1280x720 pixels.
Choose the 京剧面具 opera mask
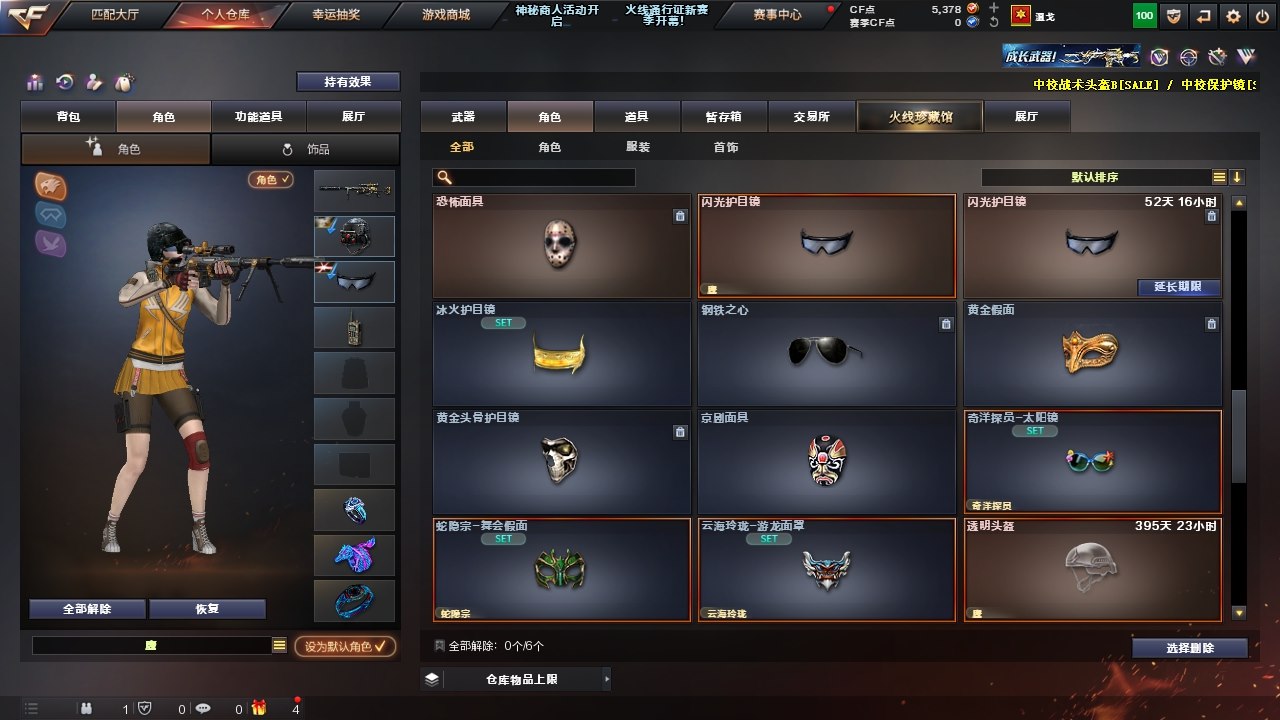point(826,461)
